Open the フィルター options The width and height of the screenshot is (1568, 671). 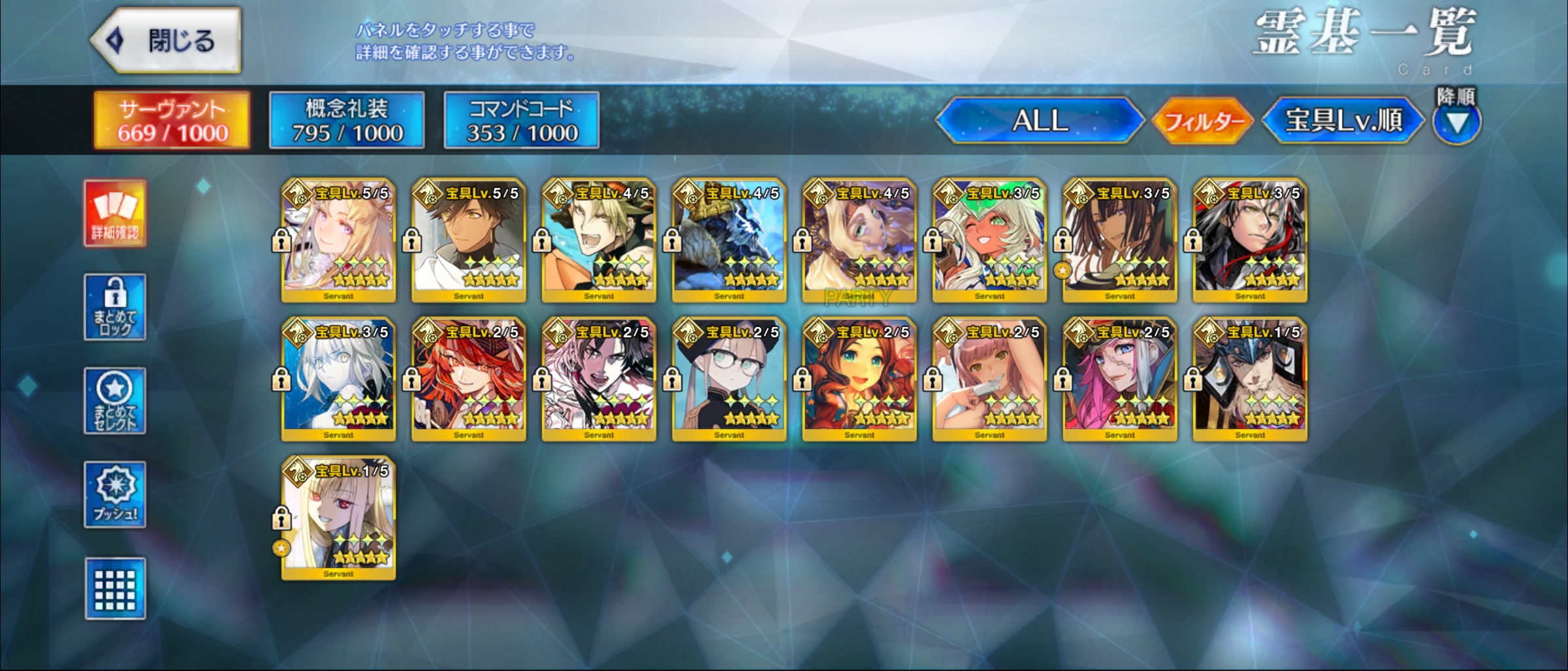point(1204,121)
